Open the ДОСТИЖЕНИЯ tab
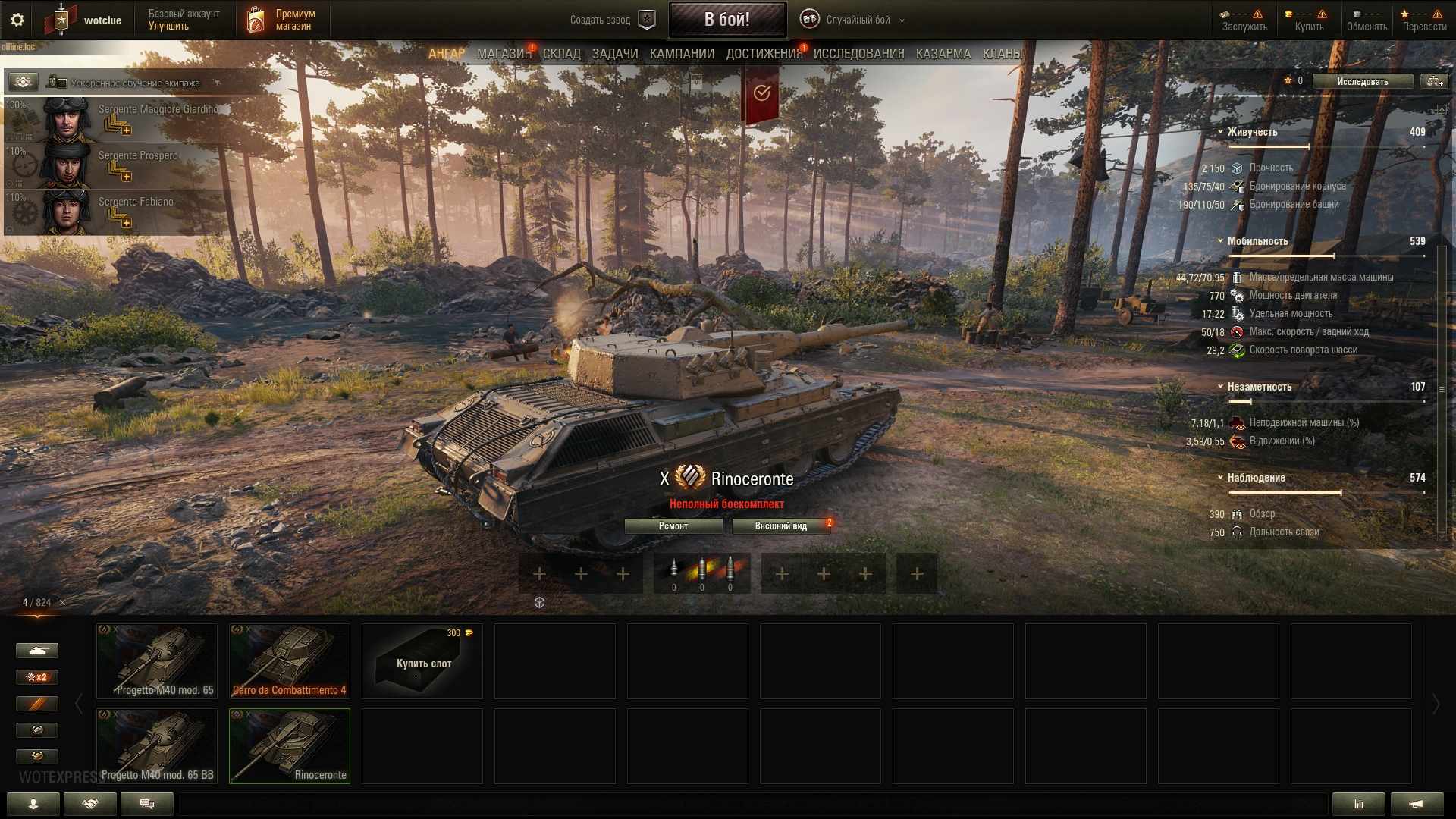Viewport: 1456px width, 819px height. (764, 54)
